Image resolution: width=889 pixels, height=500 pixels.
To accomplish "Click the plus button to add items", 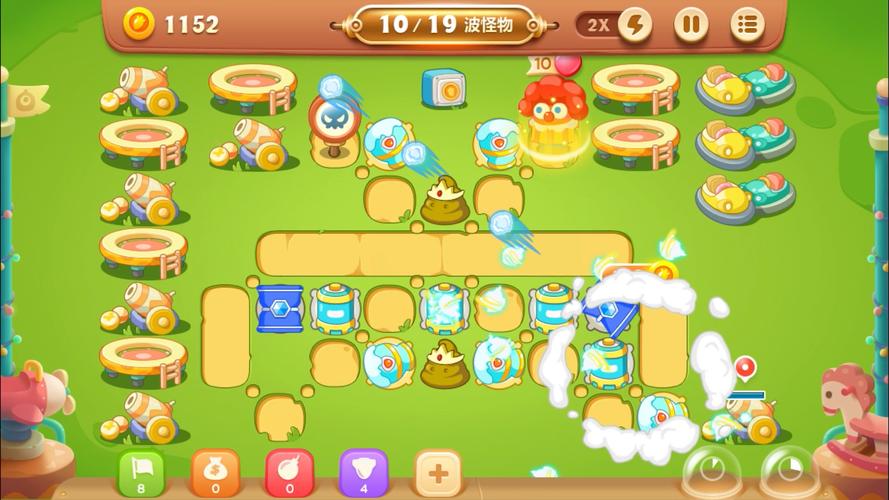I will (437, 471).
